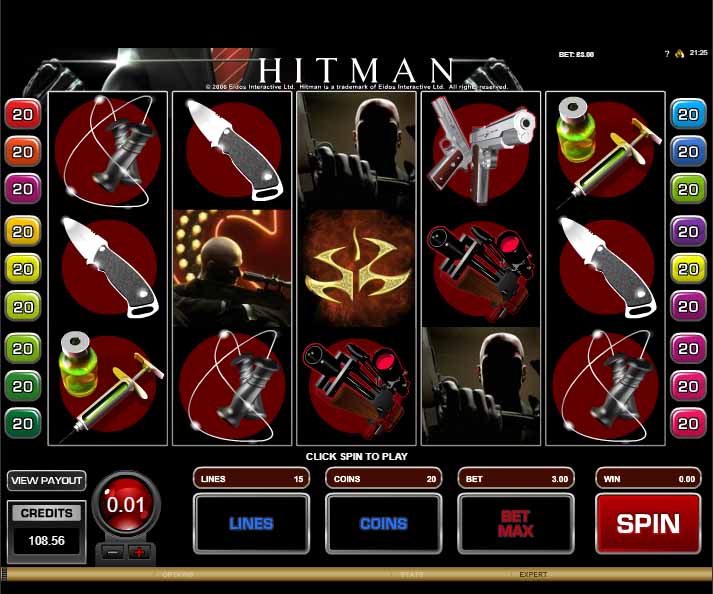Click the blue COINS button

point(383,523)
